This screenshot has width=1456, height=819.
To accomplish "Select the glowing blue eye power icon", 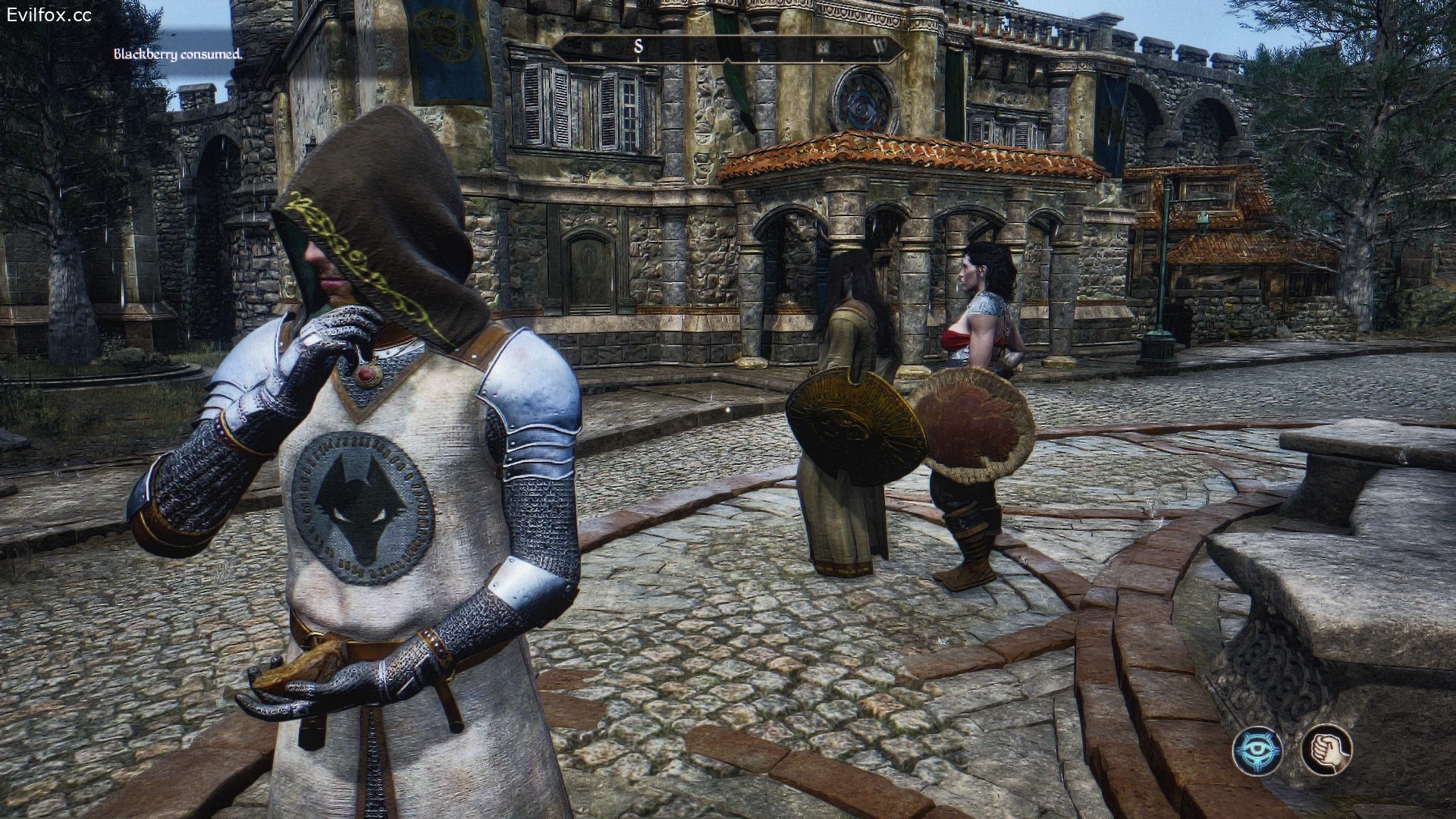I will pos(1257,750).
